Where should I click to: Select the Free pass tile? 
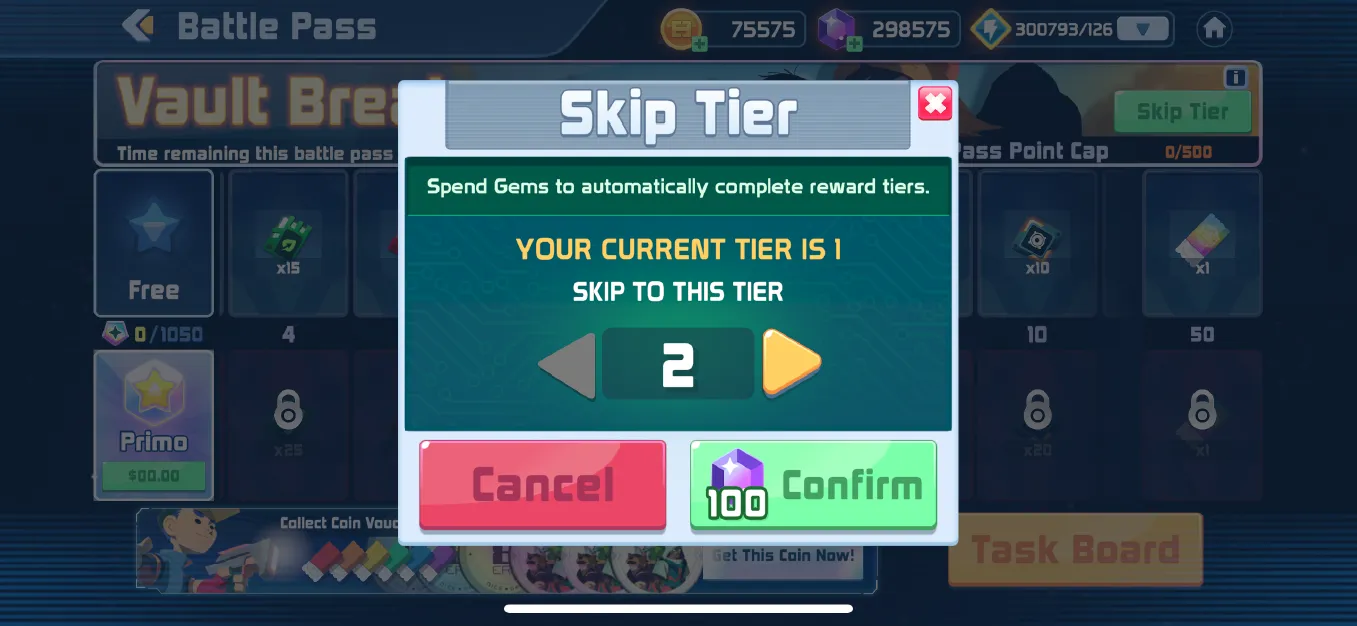click(x=153, y=243)
